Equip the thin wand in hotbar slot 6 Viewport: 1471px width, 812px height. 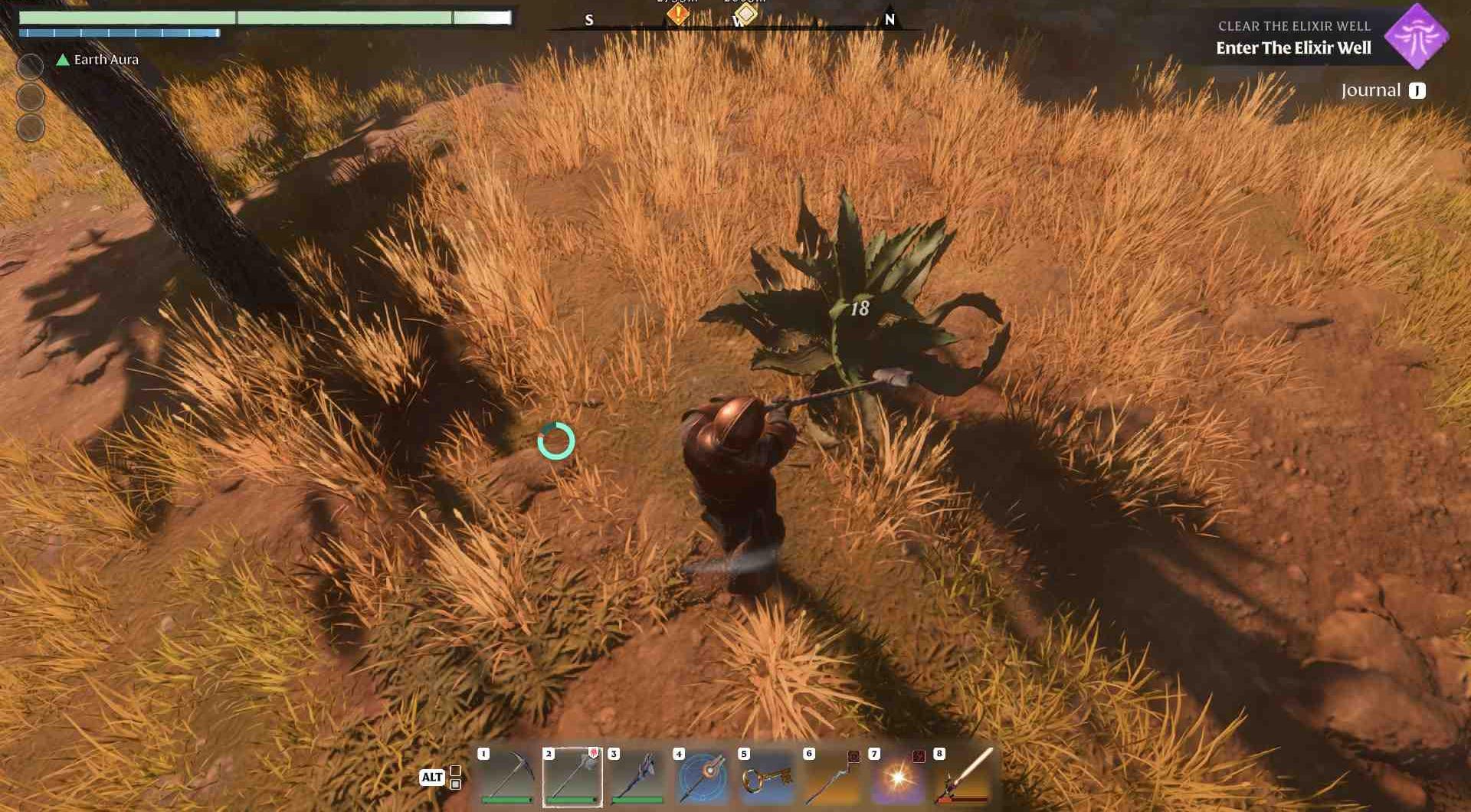pos(833,777)
